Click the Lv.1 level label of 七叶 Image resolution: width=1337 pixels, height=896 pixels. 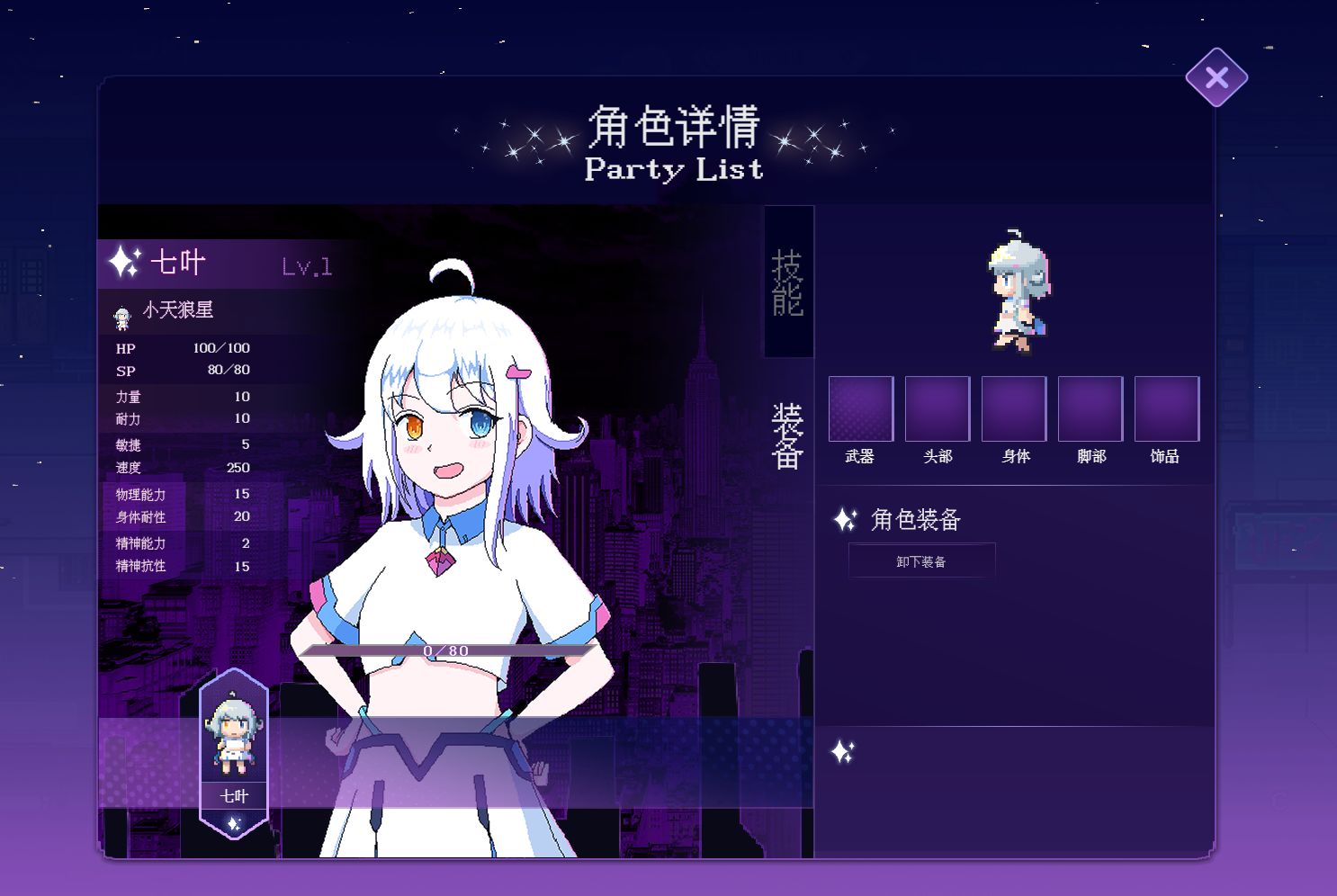pos(306,265)
